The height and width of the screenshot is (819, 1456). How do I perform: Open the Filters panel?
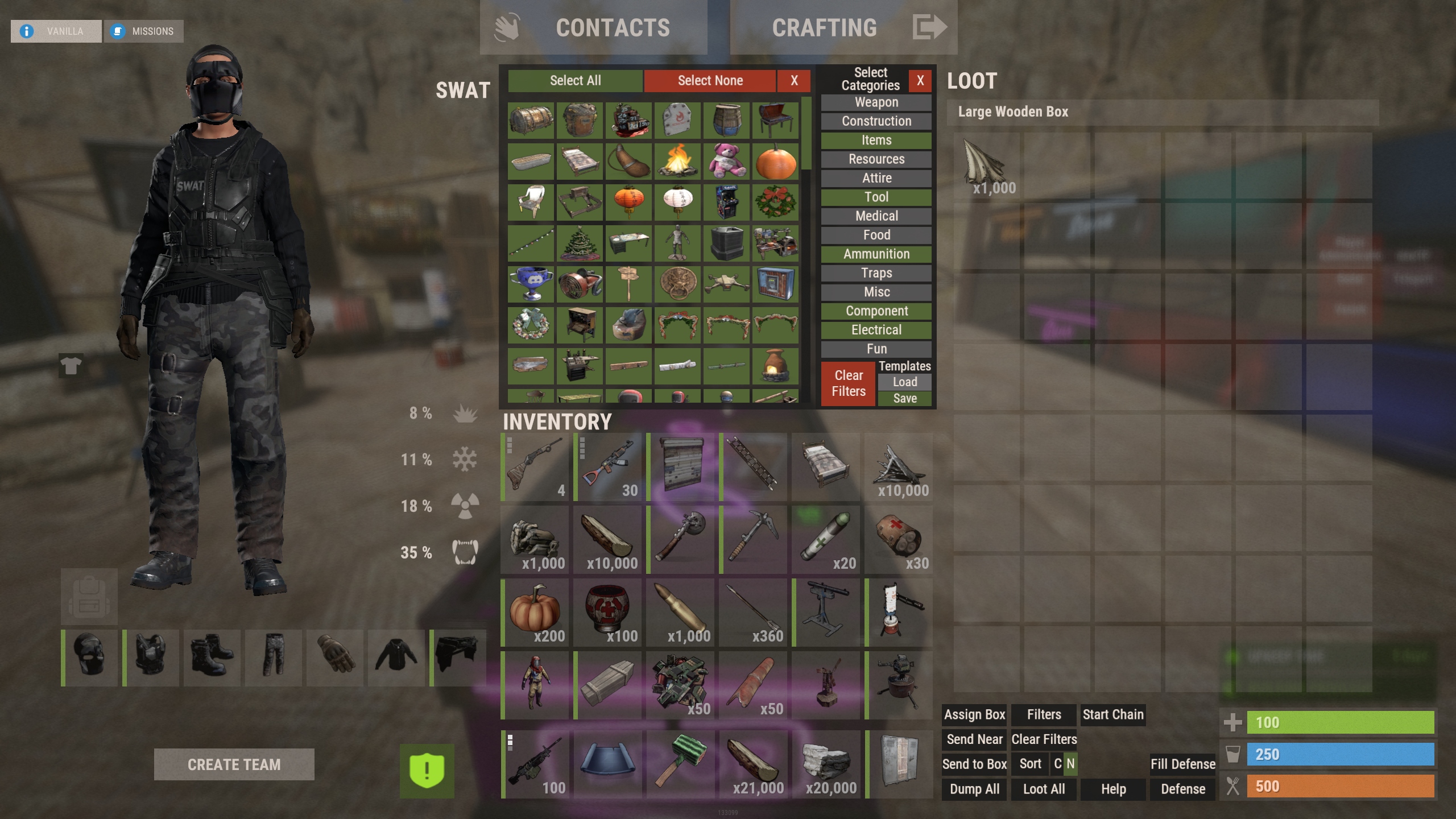click(1043, 714)
